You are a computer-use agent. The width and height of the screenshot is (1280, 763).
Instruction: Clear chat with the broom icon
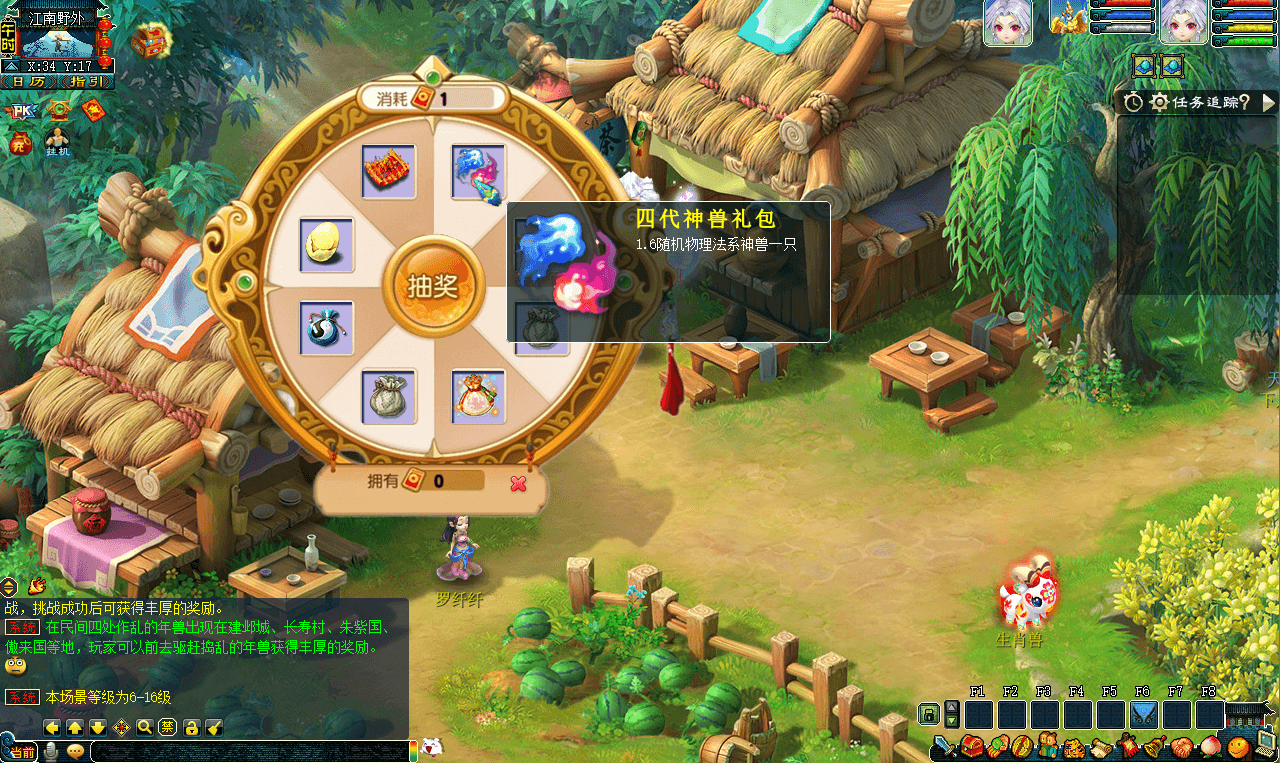214,727
